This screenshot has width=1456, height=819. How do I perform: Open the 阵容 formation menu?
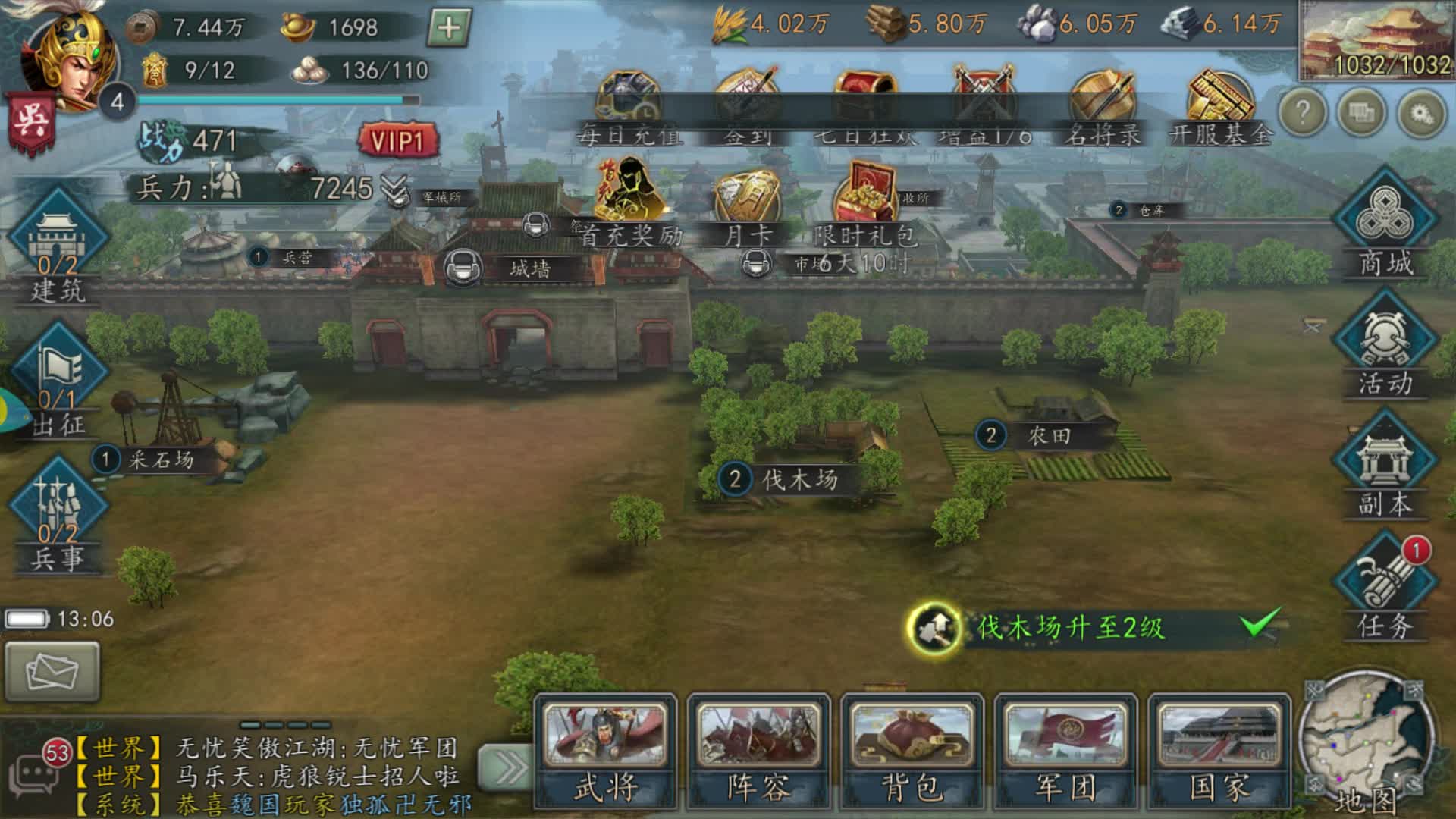(x=758, y=751)
